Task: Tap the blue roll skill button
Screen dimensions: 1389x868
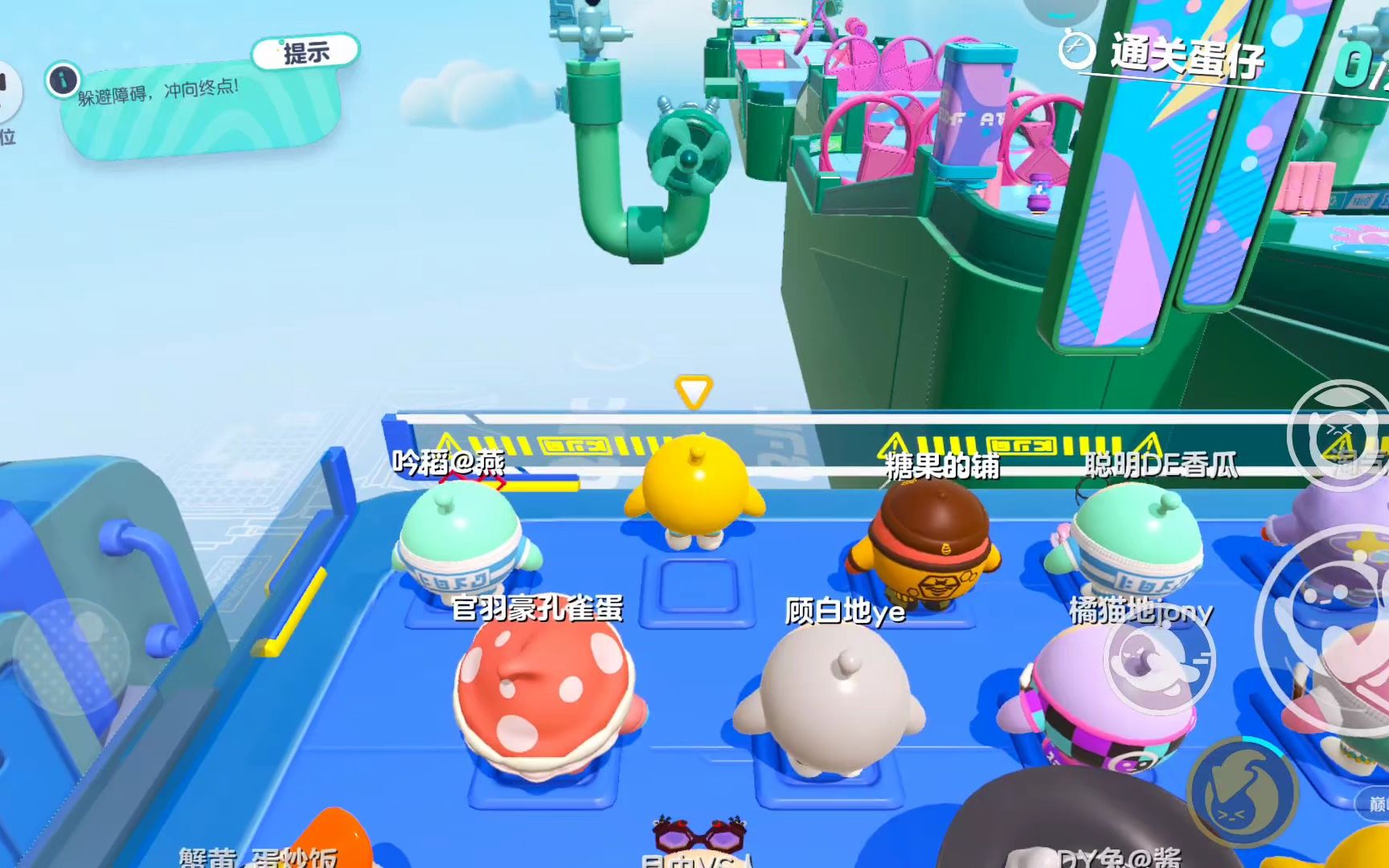Action: pyautogui.click(x=1242, y=791)
